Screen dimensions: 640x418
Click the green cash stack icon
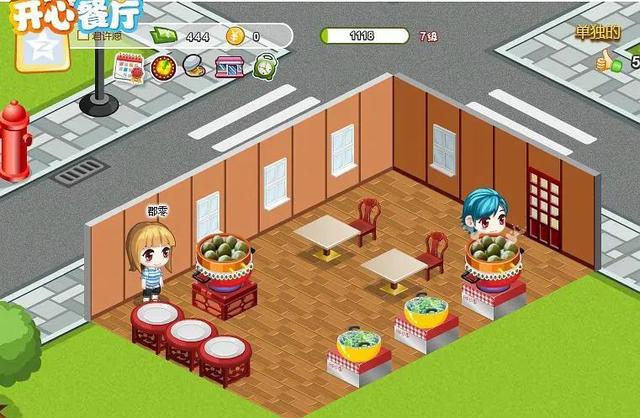pos(164,36)
